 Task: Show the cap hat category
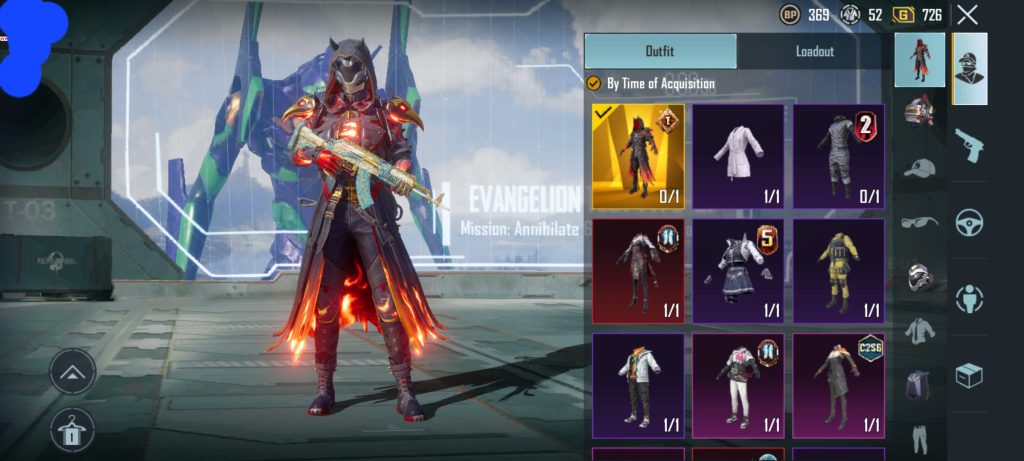tap(919, 167)
